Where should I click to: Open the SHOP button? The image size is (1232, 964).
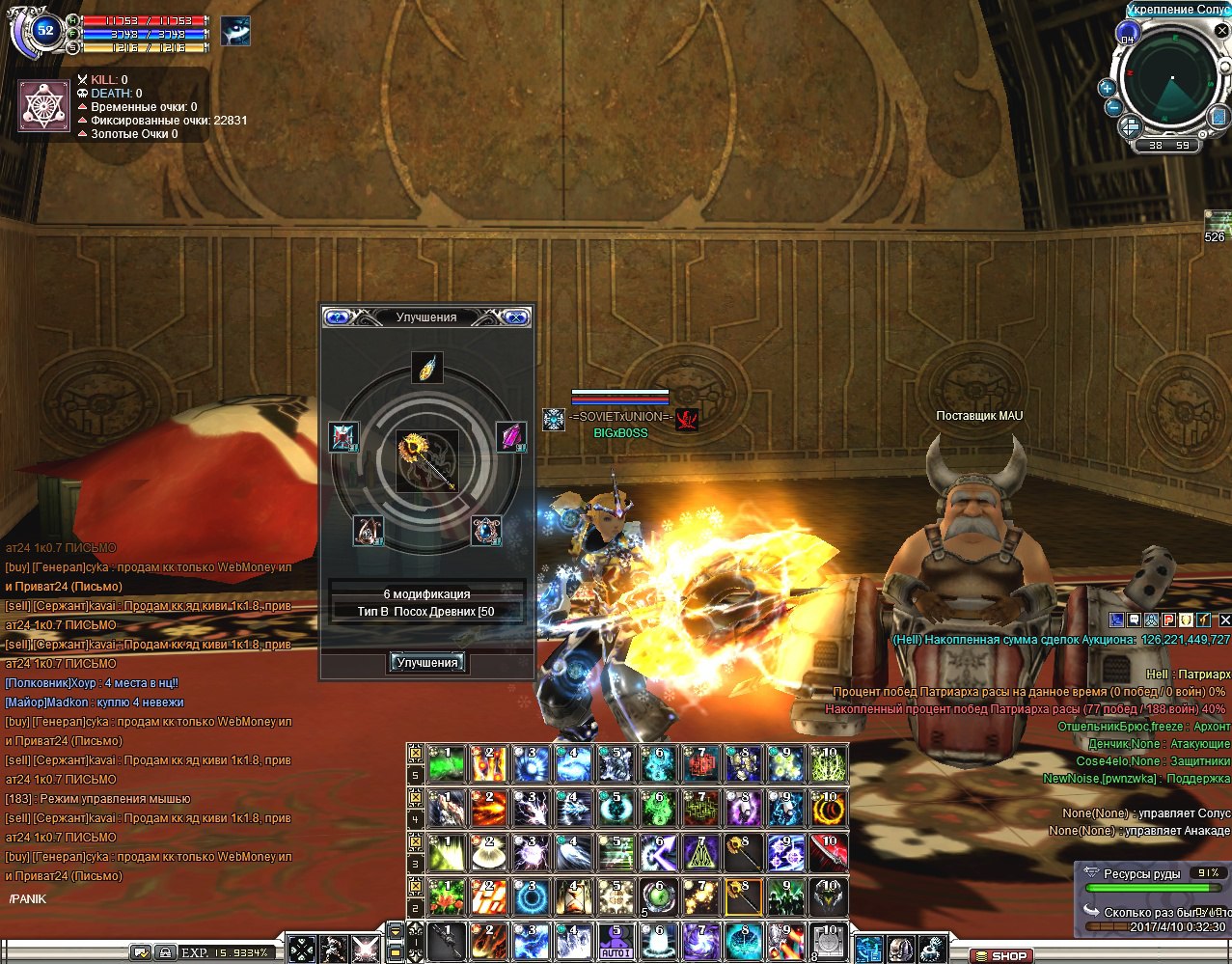tap(1002, 955)
